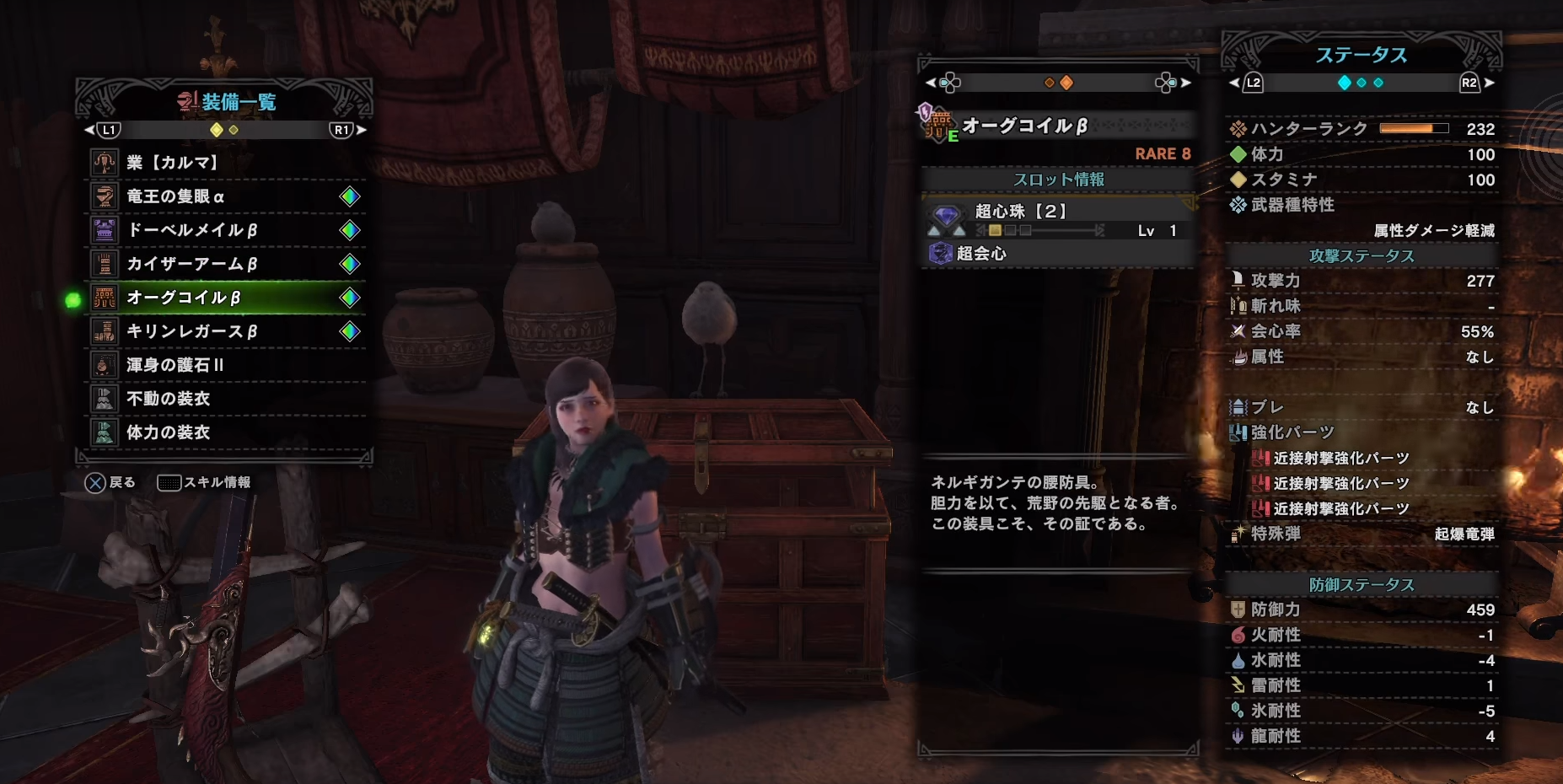Show the 超会心 skill entry

pyautogui.click(x=1057, y=254)
